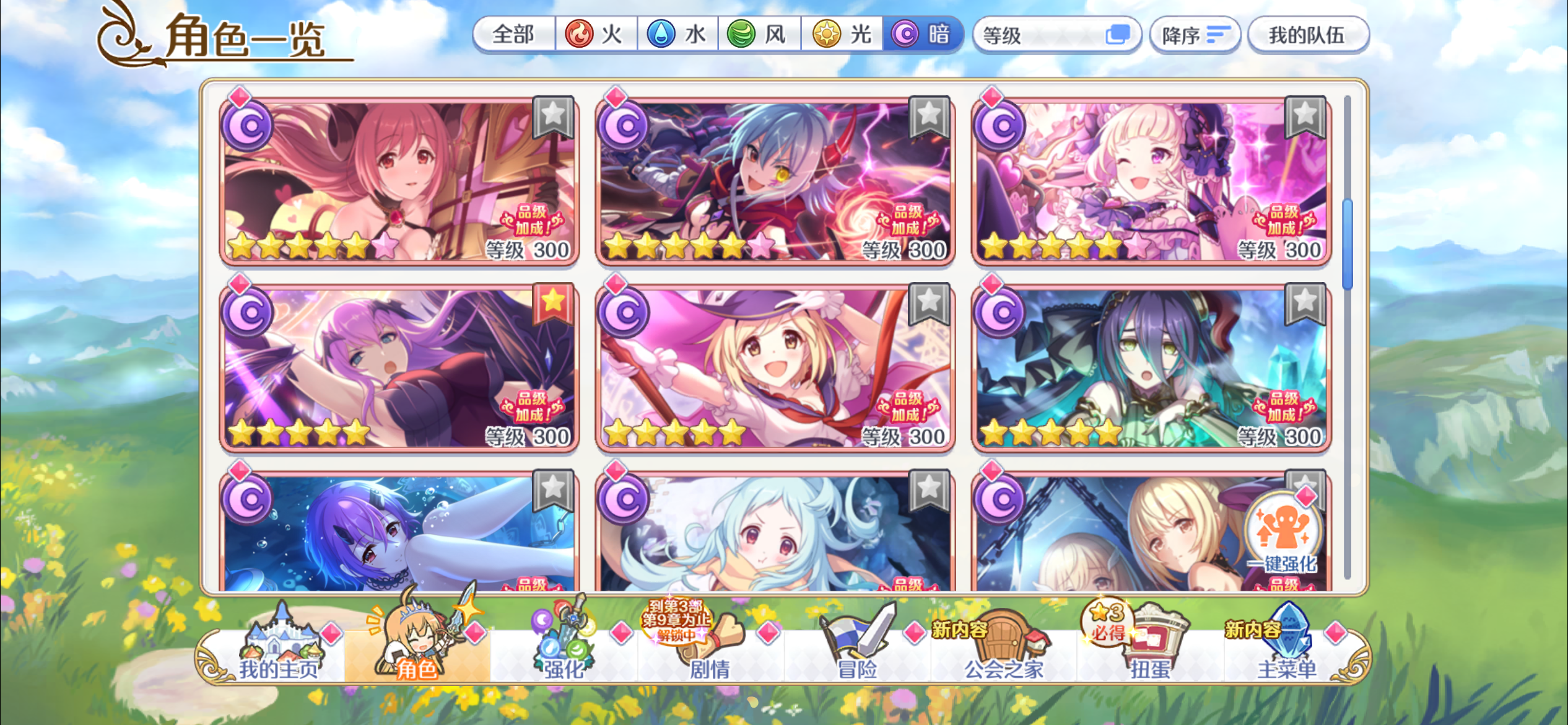Viewport: 1568px width, 725px height.
Task: Select the 风 wind element filter icon
Action: click(740, 35)
